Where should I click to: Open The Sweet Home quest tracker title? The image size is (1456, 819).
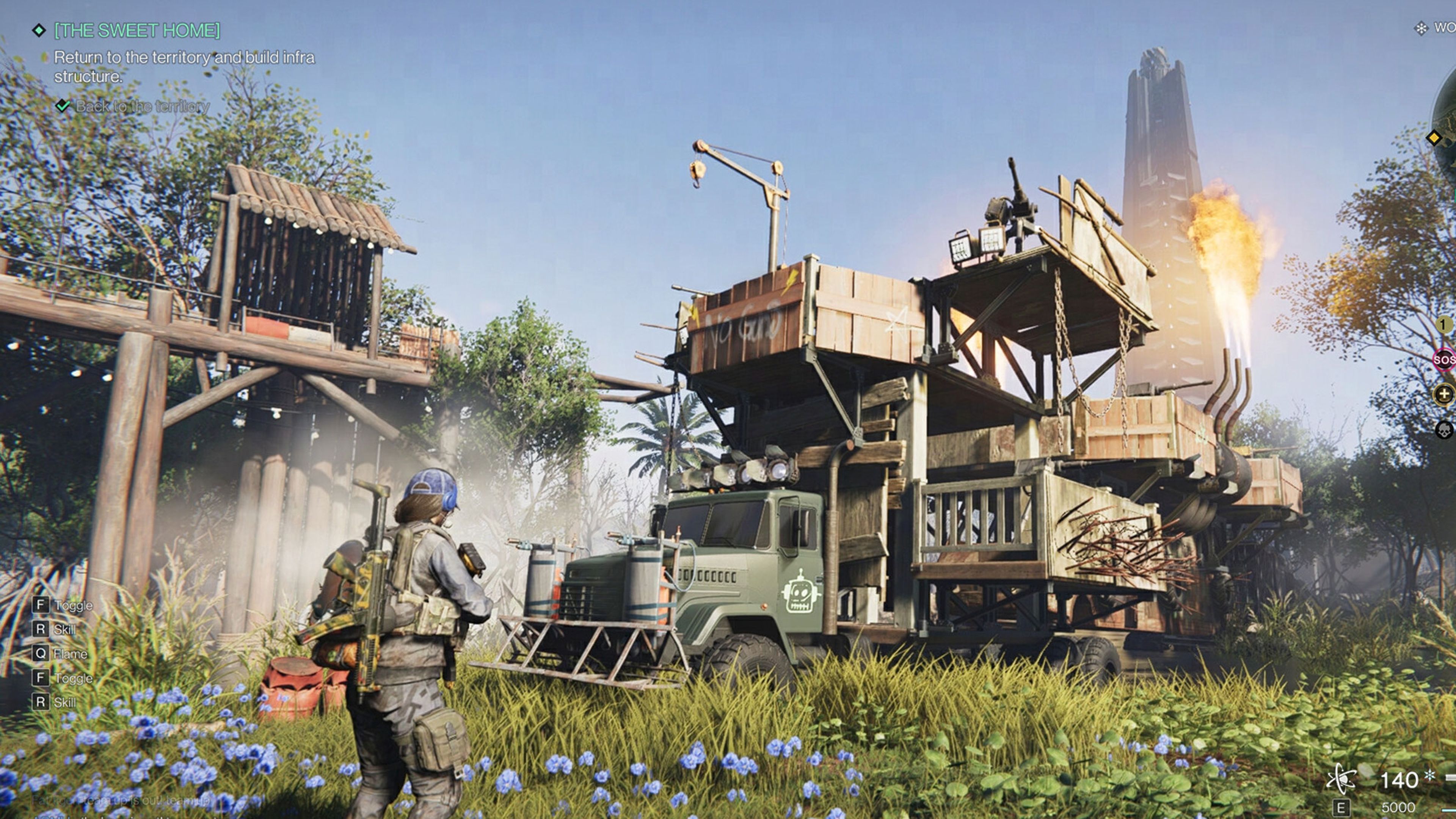137,30
